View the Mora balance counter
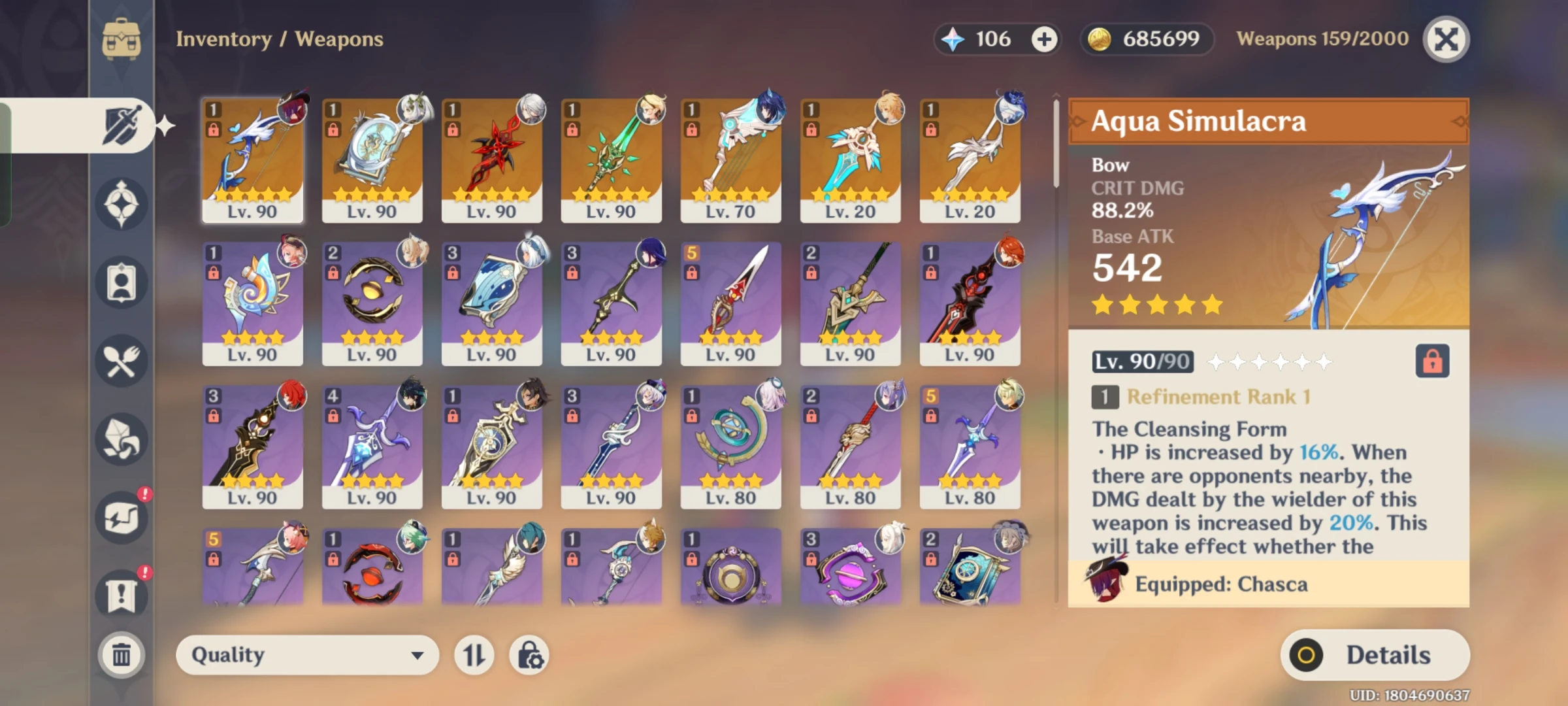 pyautogui.click(x=1147, y=39)
